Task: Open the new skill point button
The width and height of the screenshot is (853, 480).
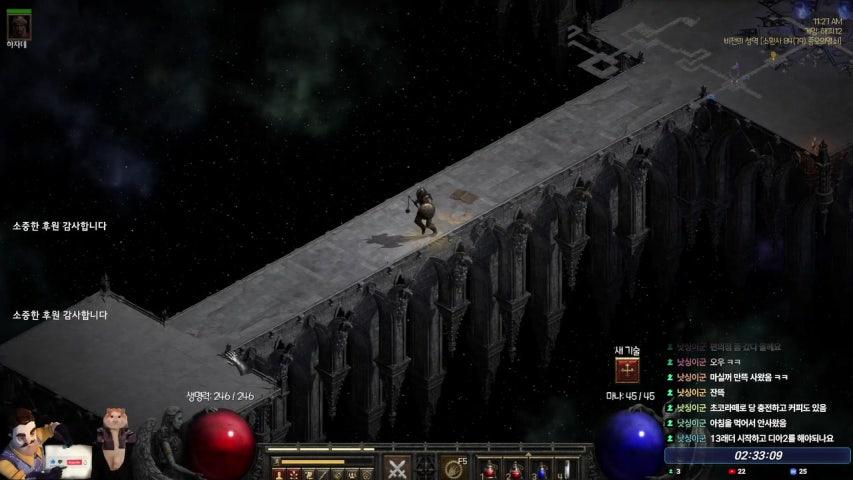Action: click(627, 370)
